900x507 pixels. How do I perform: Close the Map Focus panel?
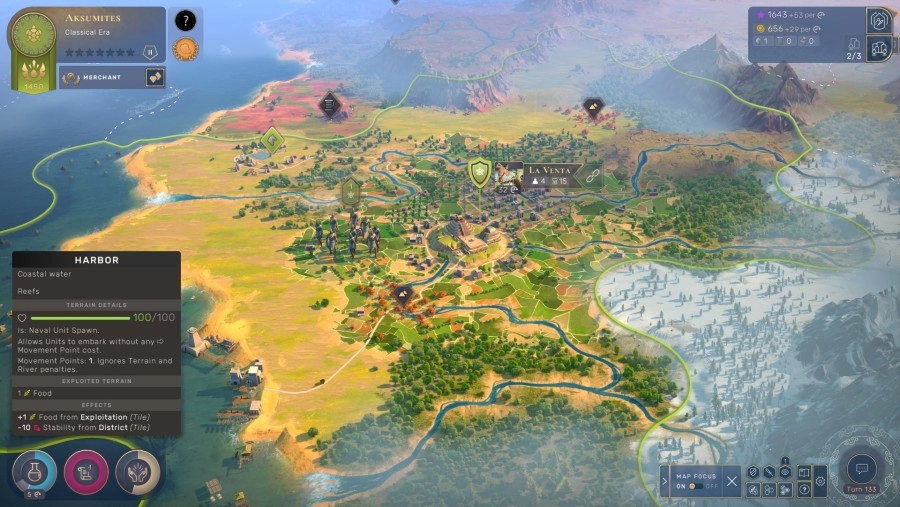coord(732,481)
